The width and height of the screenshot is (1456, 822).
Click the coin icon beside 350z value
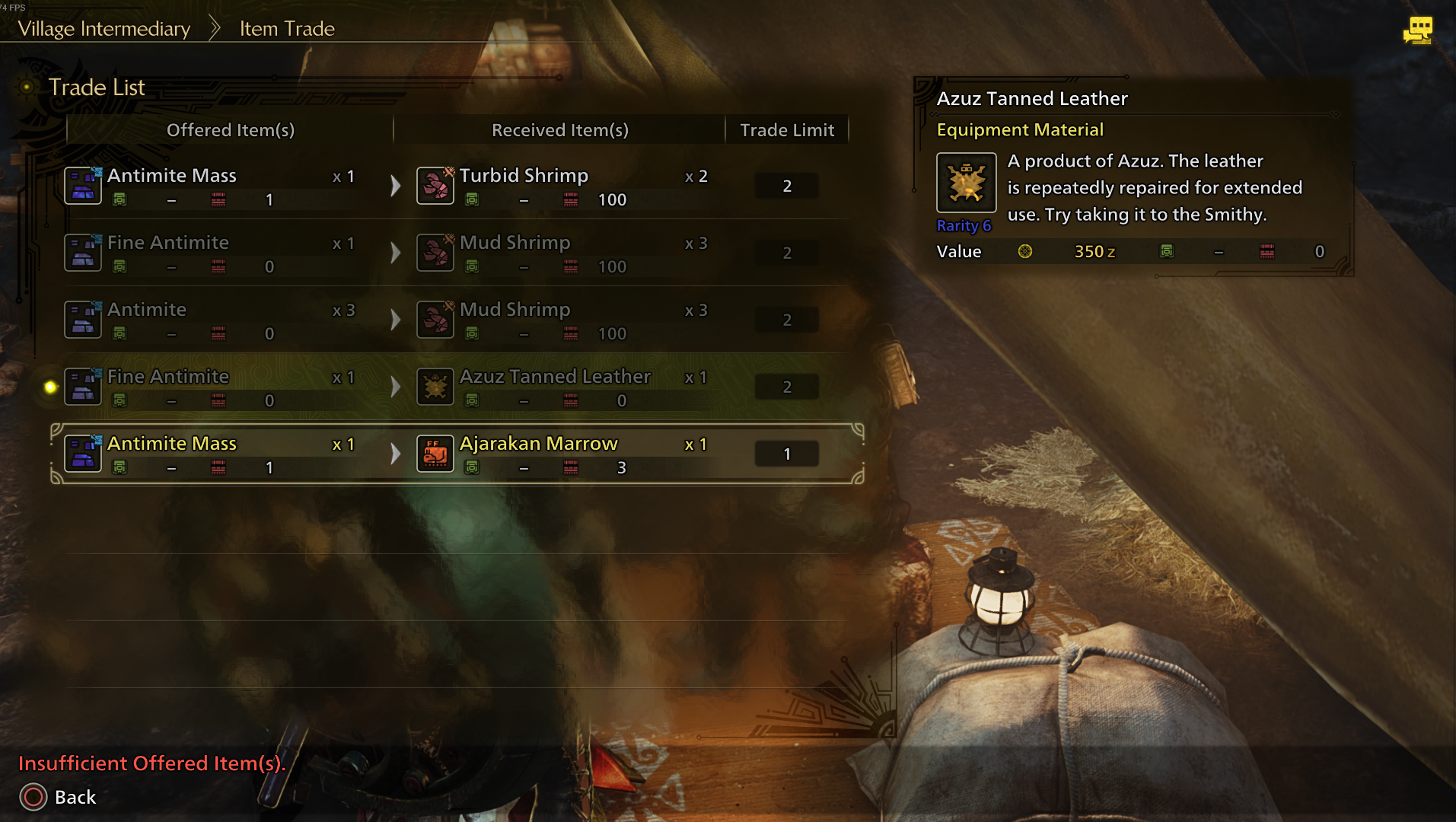[x=1027, y=251]
